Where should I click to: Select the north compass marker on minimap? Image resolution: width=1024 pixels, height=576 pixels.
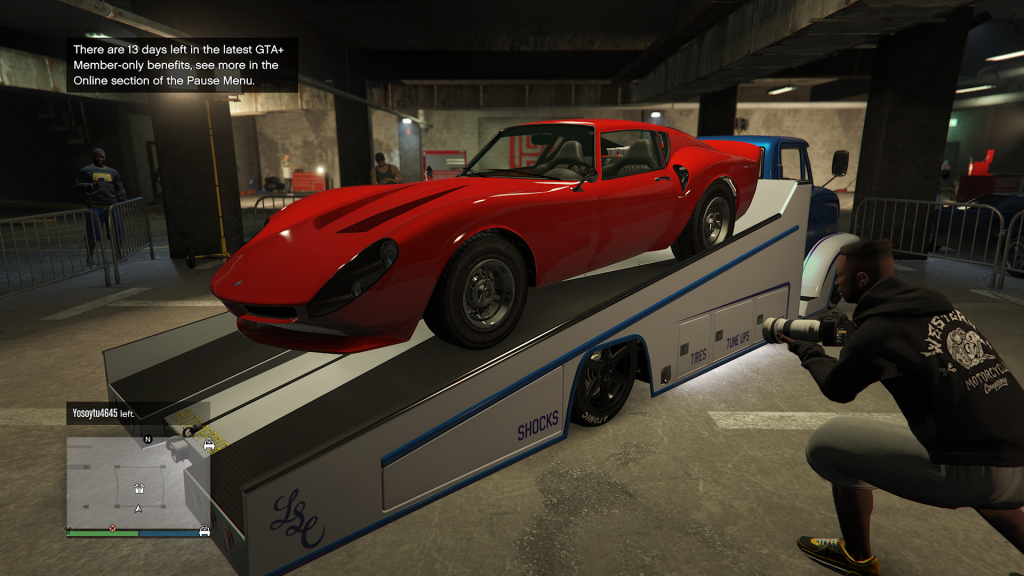pyautogui.click(x=148, y=439)
